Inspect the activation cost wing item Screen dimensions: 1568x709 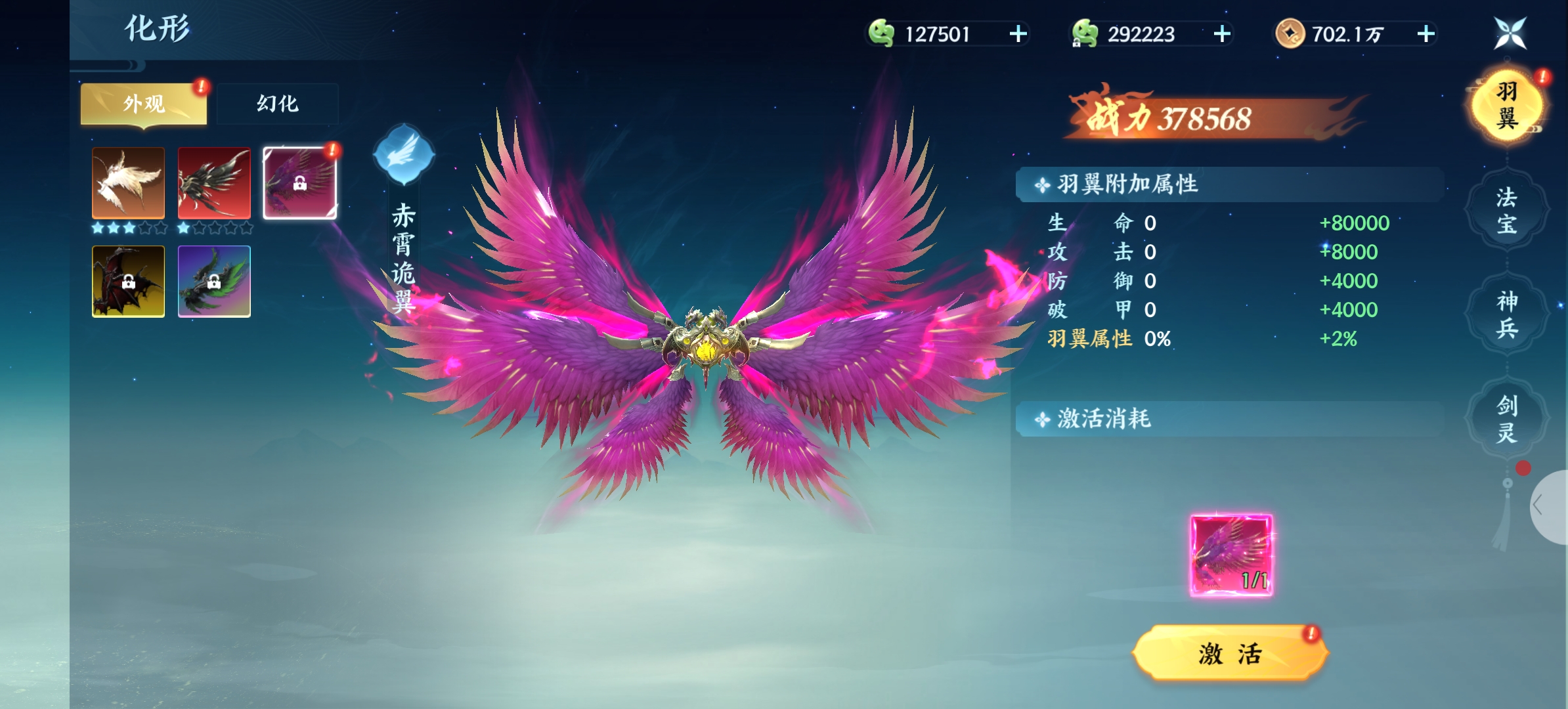pyautogui.click(x=1231, y=555)
